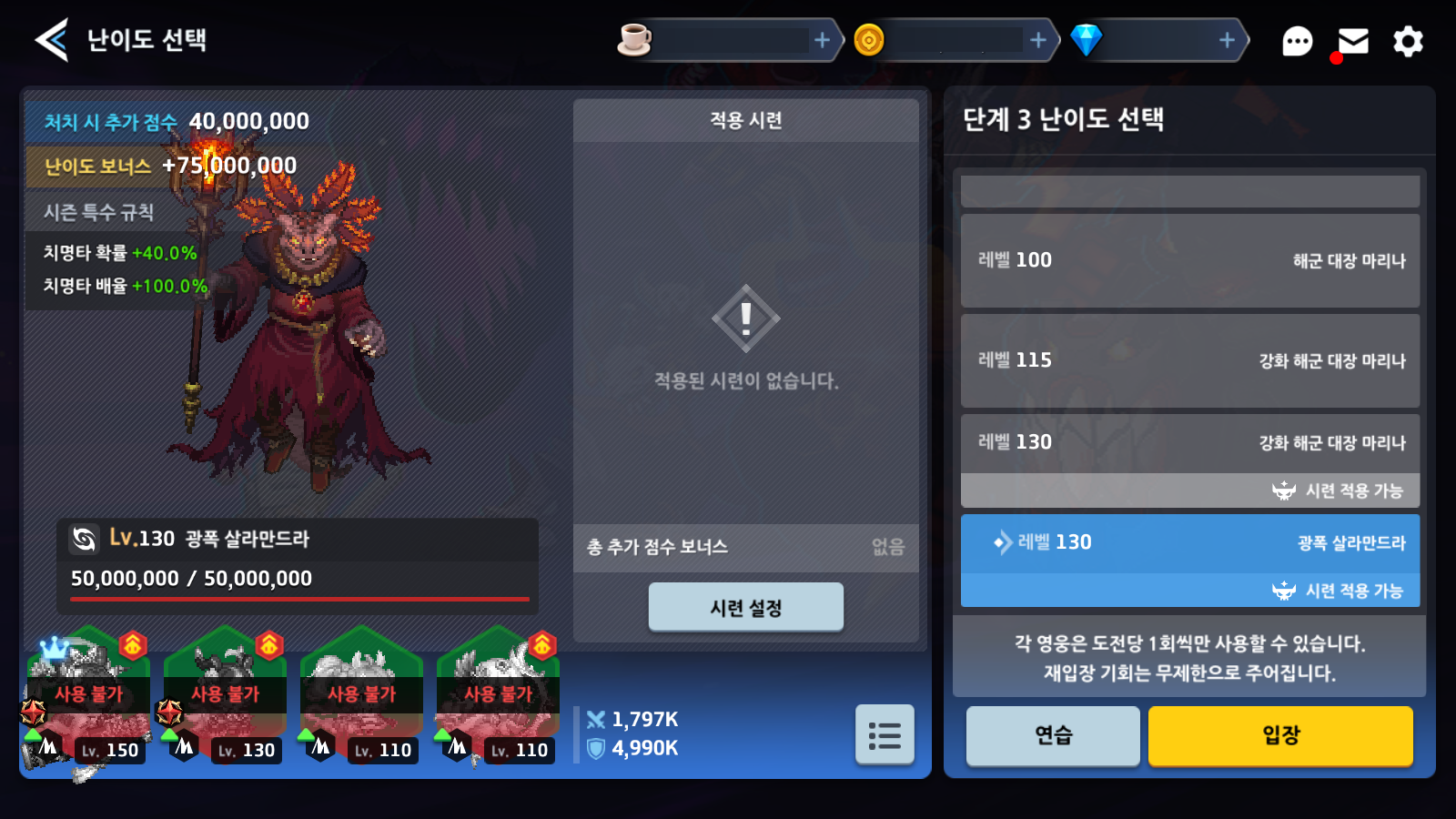Screen dimensions: 1456x819
Task: Start a 연습 practice run
Action: click(x=1053, y=735)
